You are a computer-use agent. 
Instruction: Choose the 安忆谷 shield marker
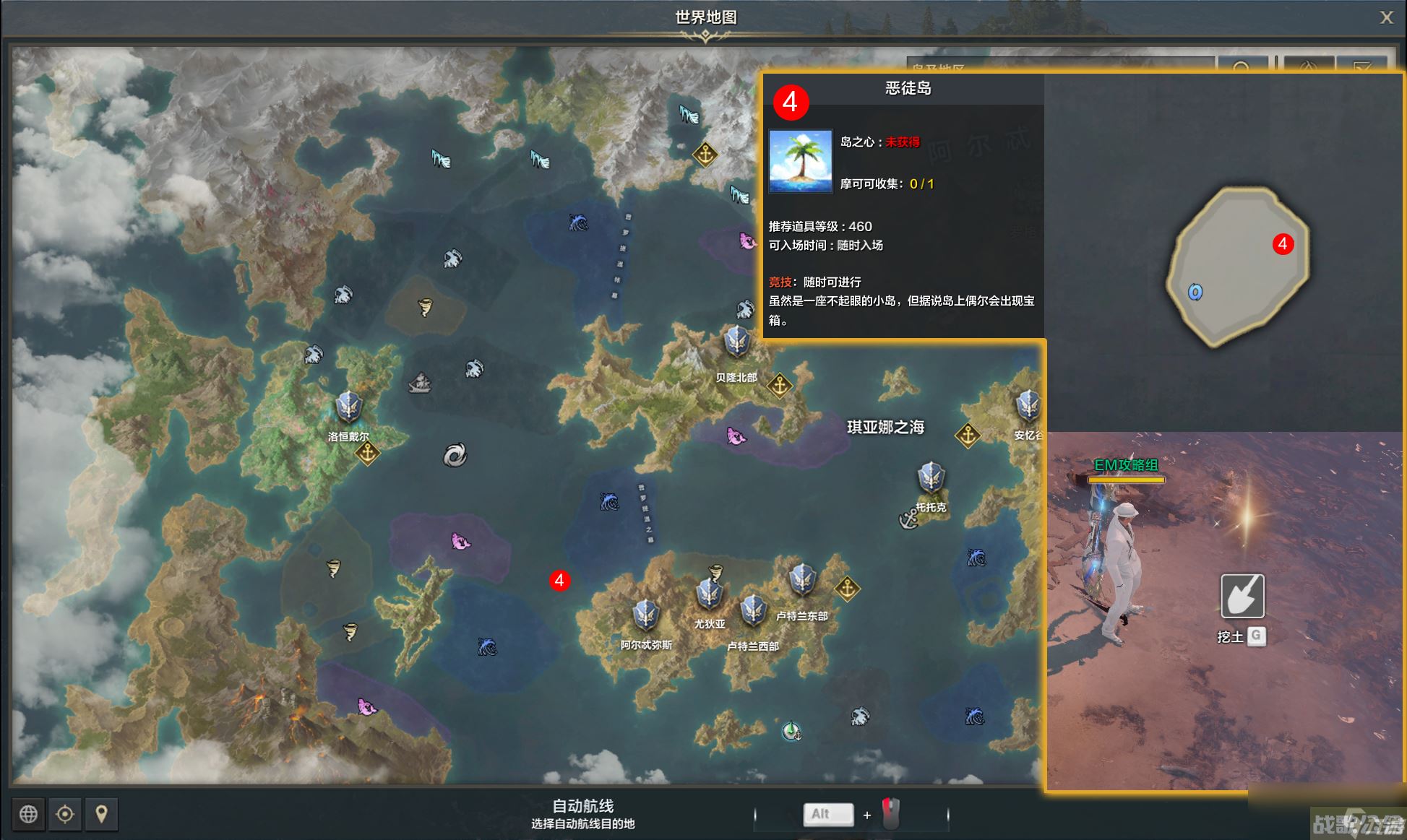(x=1028, y=406)
